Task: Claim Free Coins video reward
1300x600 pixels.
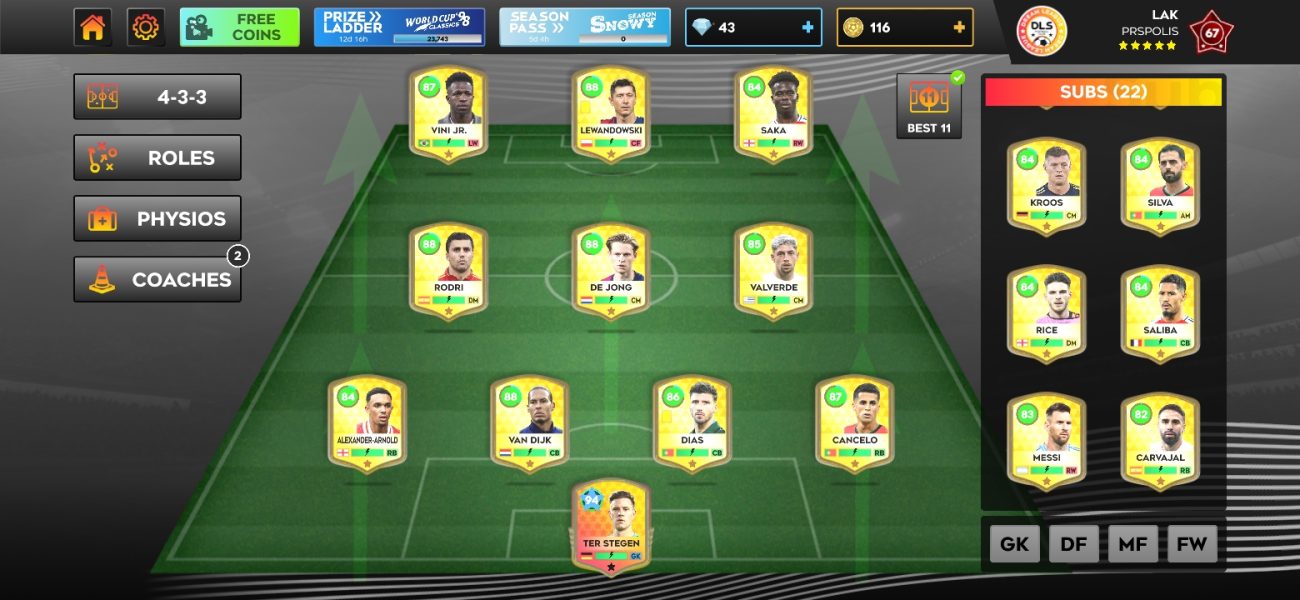Action: (x=240, y=27)
